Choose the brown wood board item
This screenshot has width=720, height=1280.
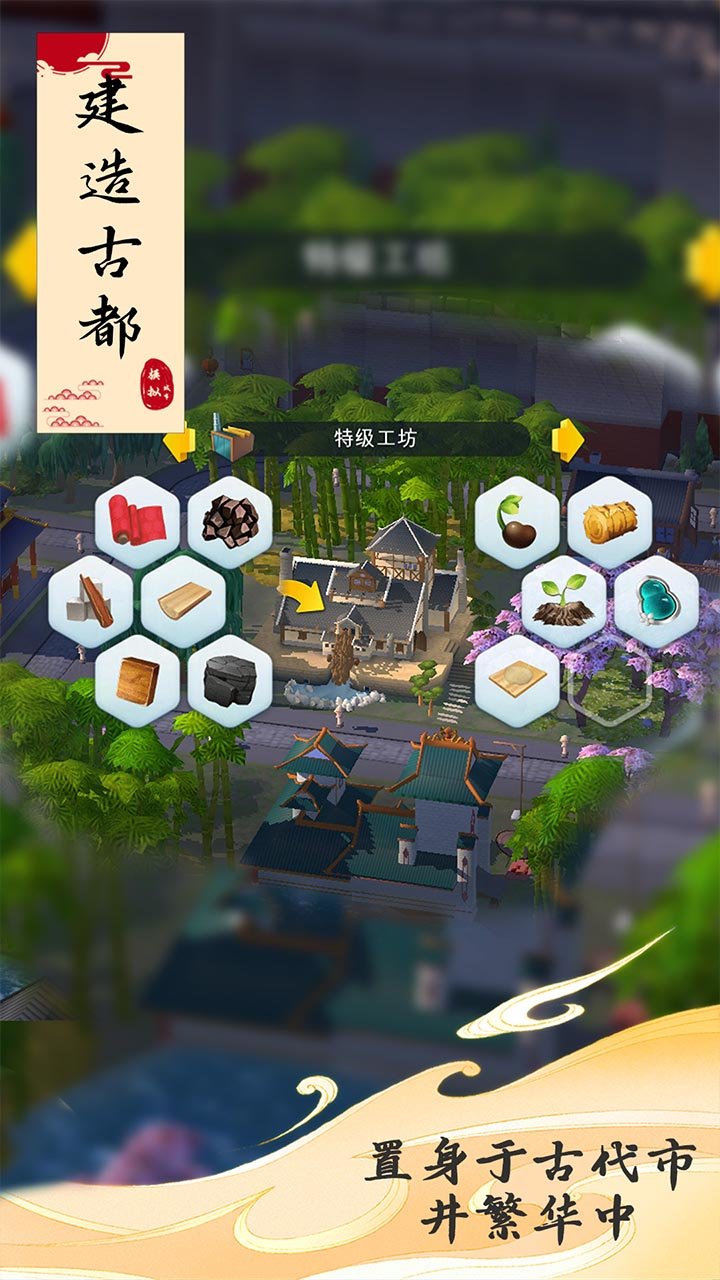pos(137,681)
